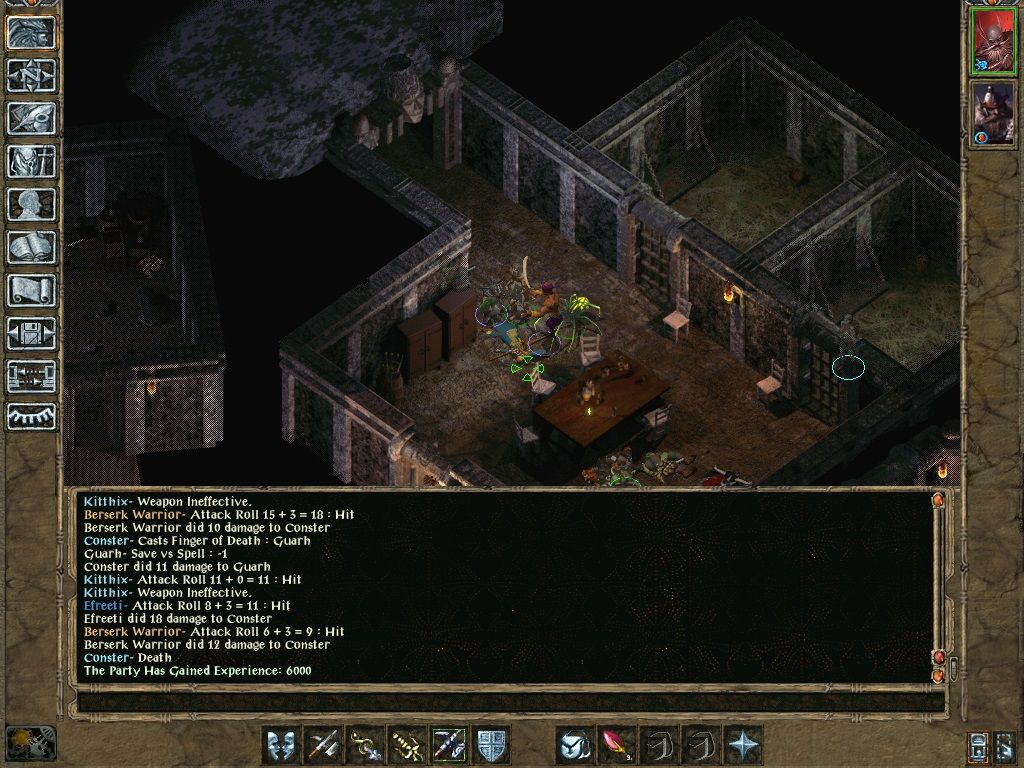
Task: Show the character record with the head silhouette
Action: (x=32, y=204)
